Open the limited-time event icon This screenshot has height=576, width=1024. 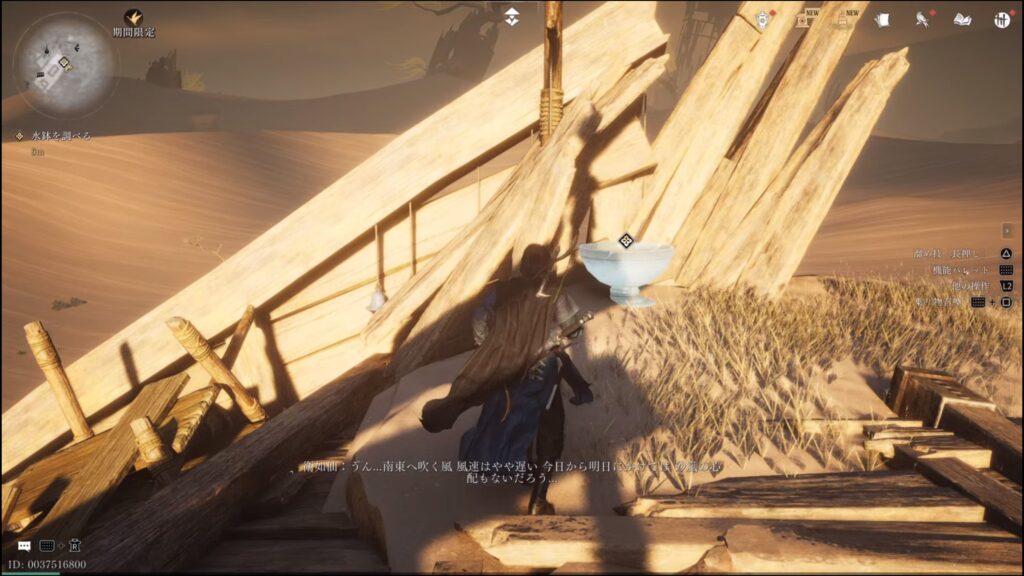133,18
